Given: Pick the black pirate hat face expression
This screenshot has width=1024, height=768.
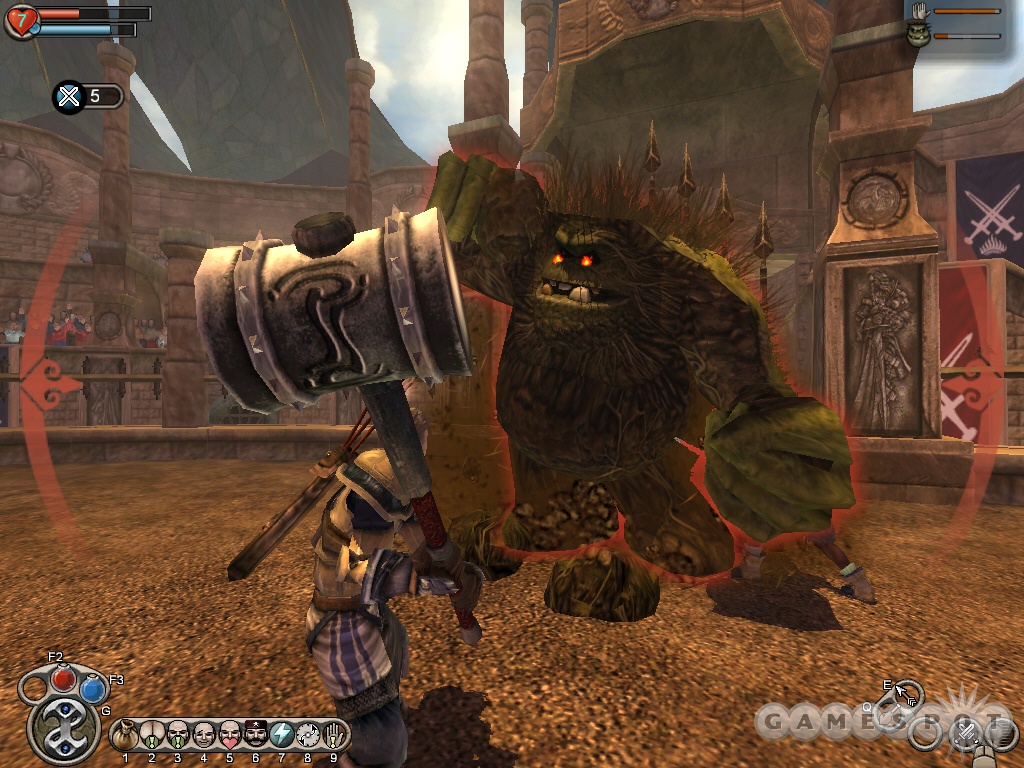Looking at the screenshot, I should click(x=255, y=734).
